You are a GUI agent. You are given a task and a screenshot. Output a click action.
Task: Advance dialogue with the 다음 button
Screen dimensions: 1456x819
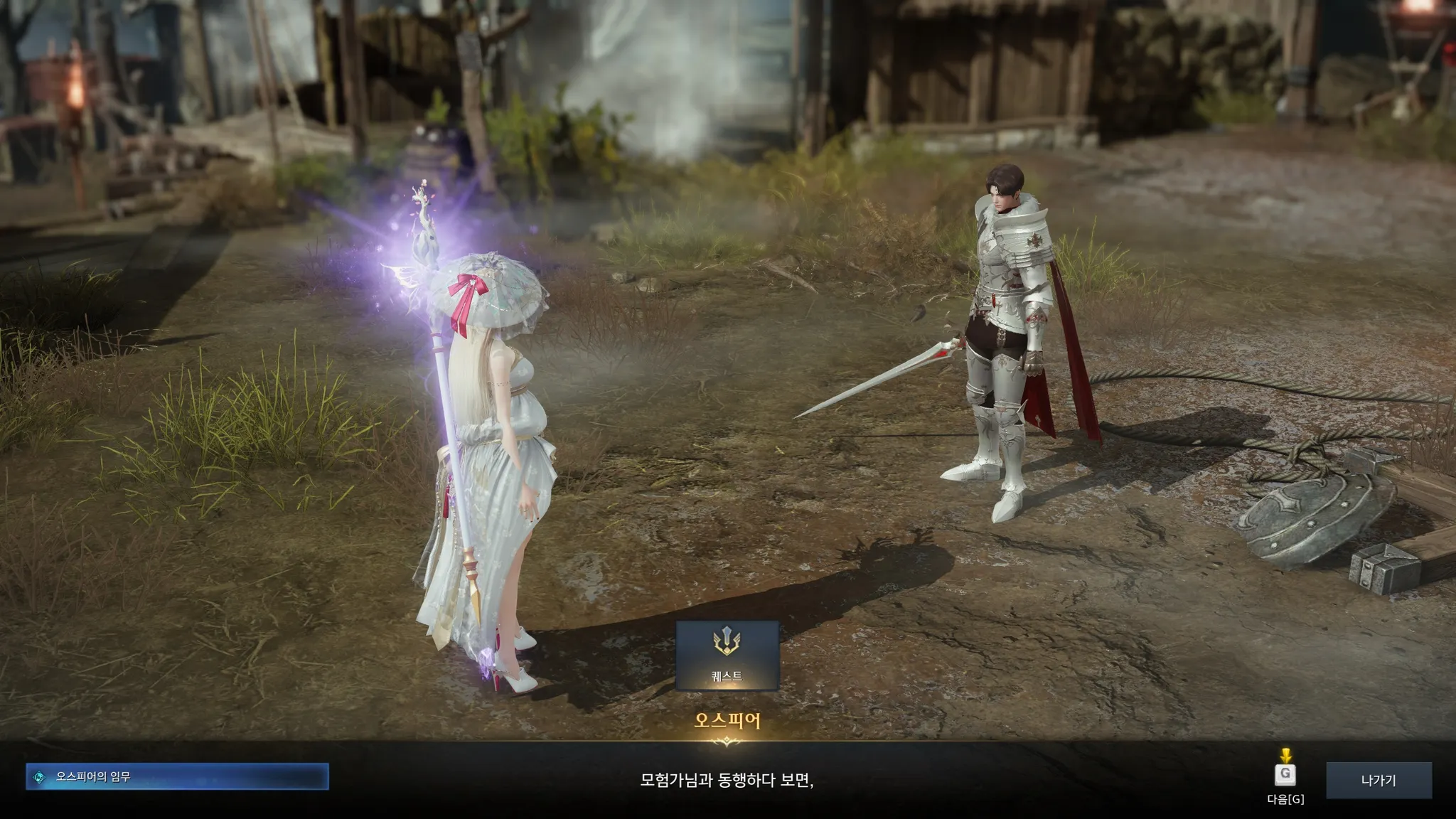coord(1285,775)
